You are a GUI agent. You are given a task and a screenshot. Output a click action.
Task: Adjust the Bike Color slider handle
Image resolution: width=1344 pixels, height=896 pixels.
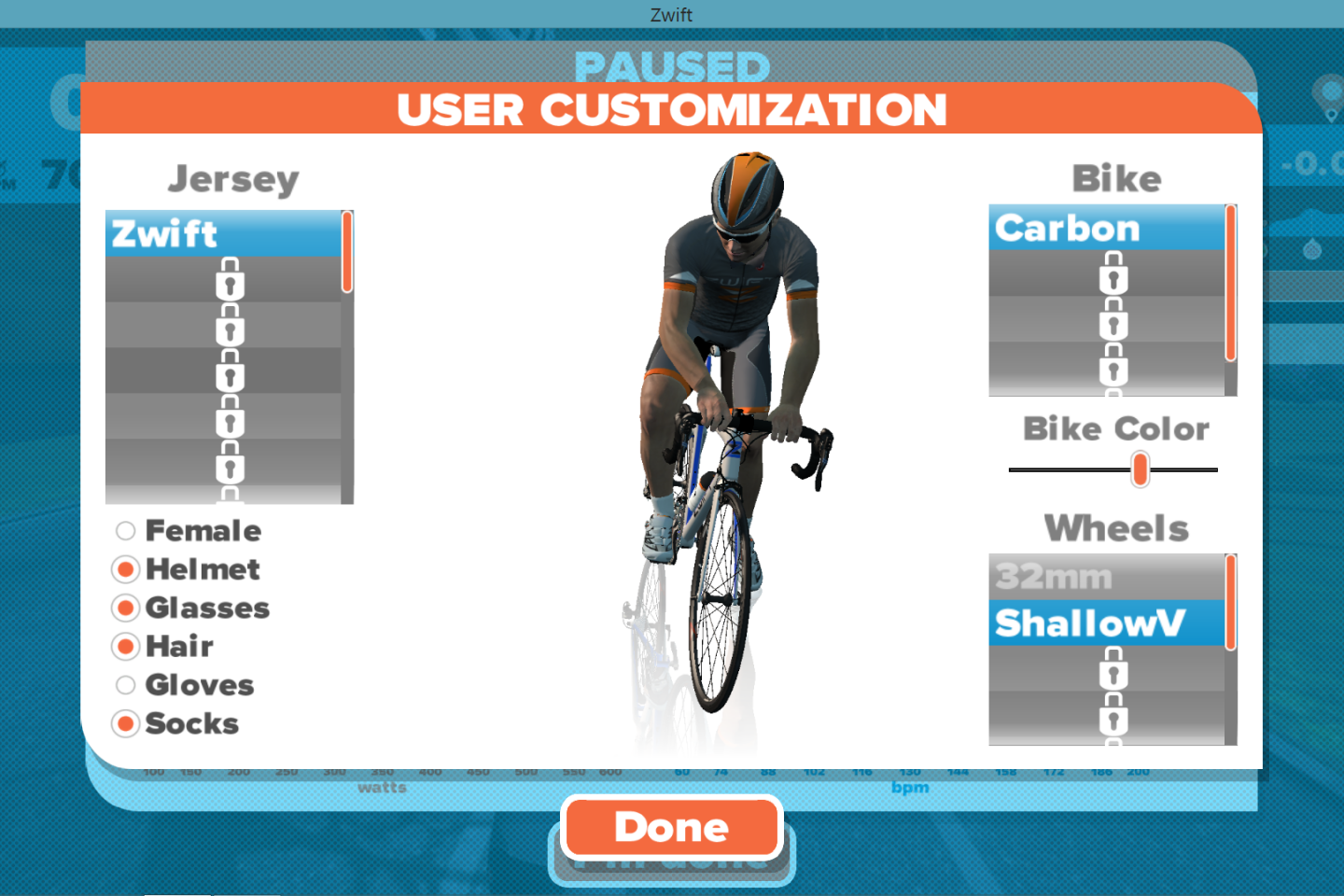[x=1141, y=469]
